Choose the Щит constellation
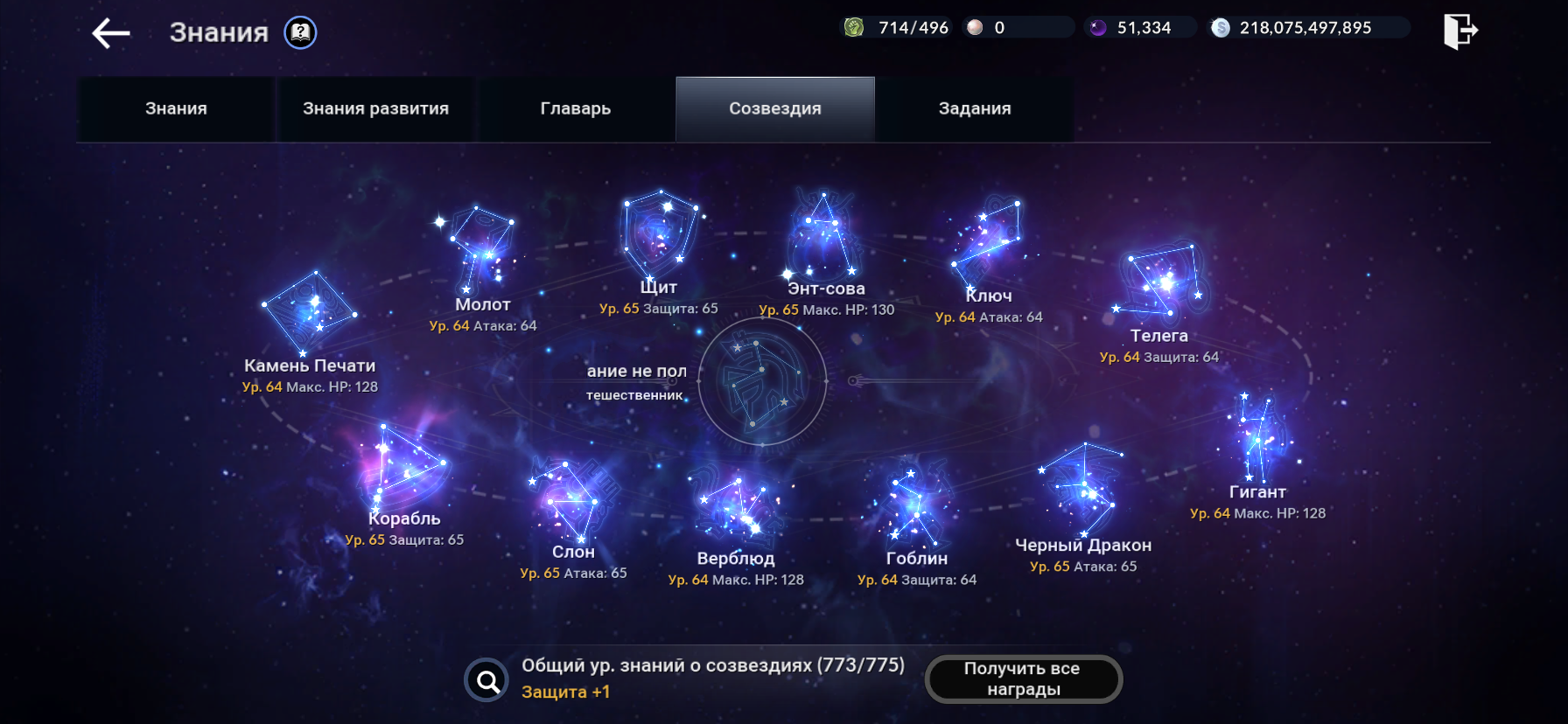The height and width of the screenshot is (724, 1568). click(659, 232)
